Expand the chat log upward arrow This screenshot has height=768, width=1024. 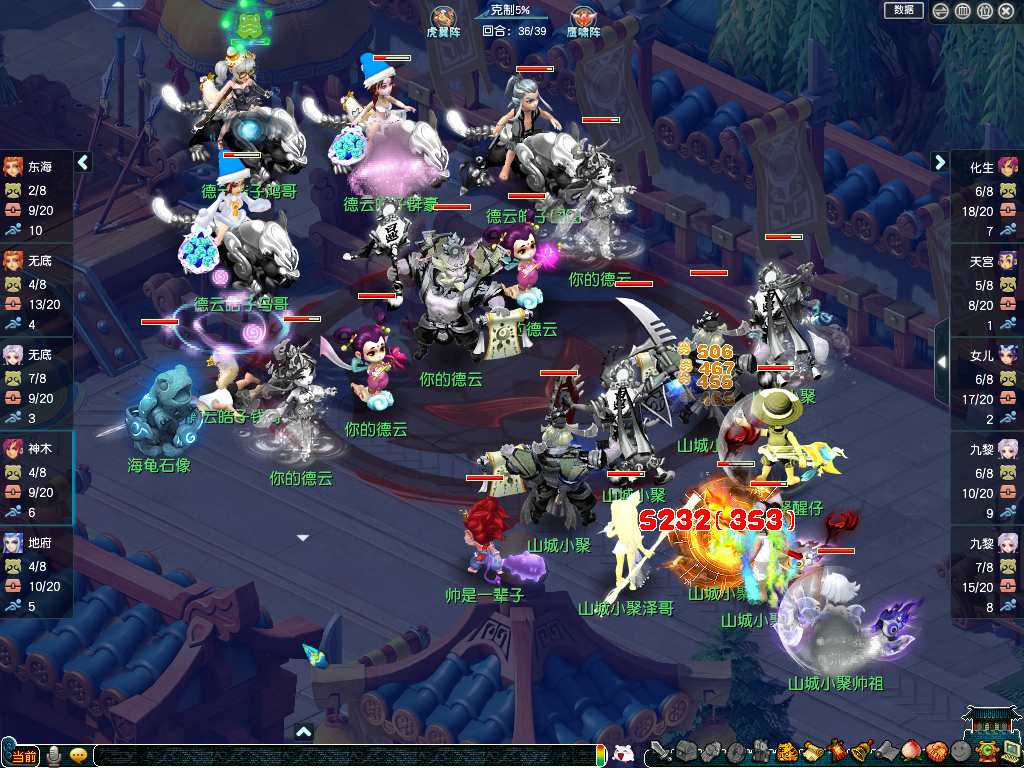click(x=303, y=732)
